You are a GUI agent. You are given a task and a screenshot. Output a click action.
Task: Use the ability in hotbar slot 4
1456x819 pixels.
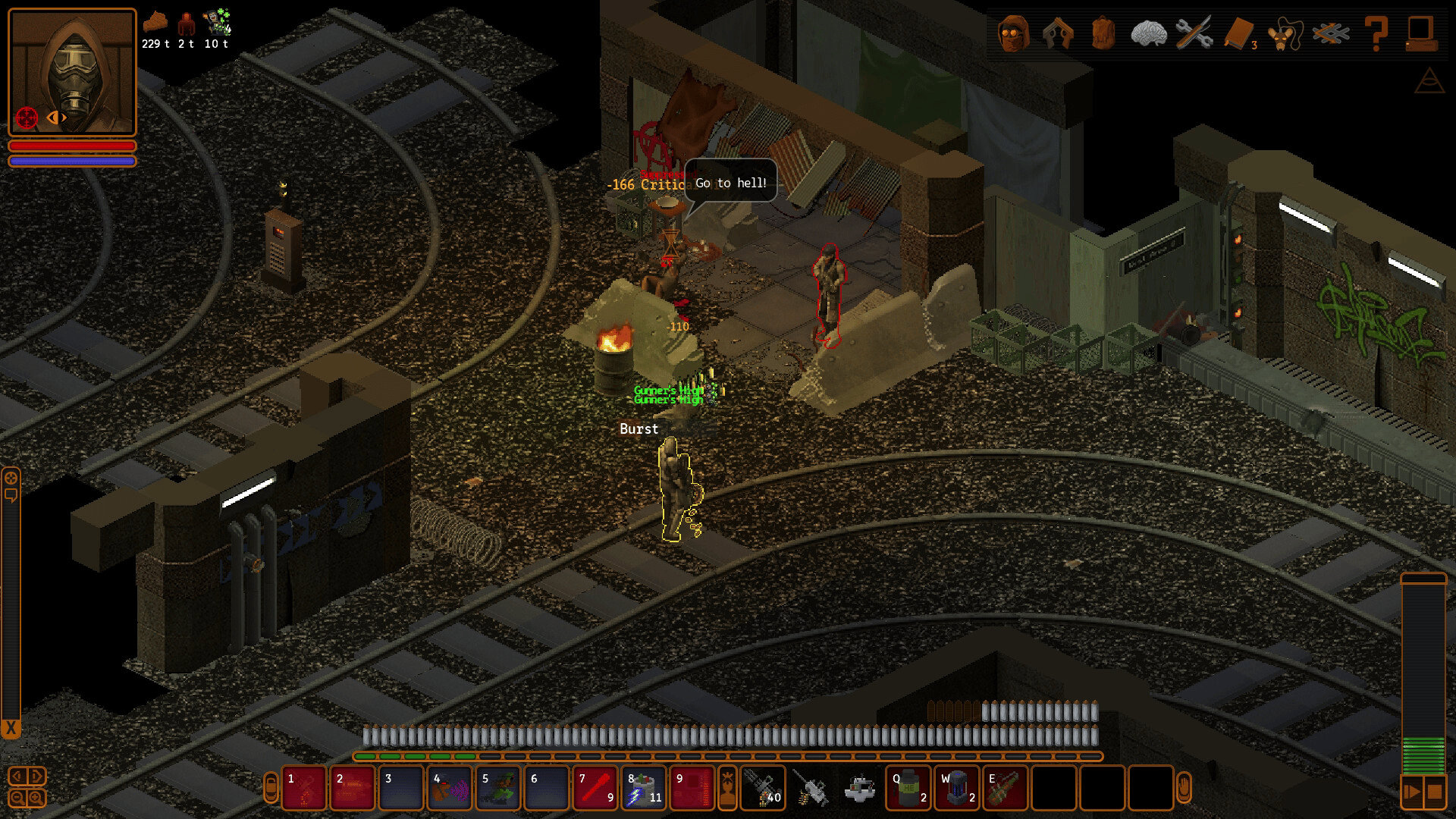tap(450, 789)
